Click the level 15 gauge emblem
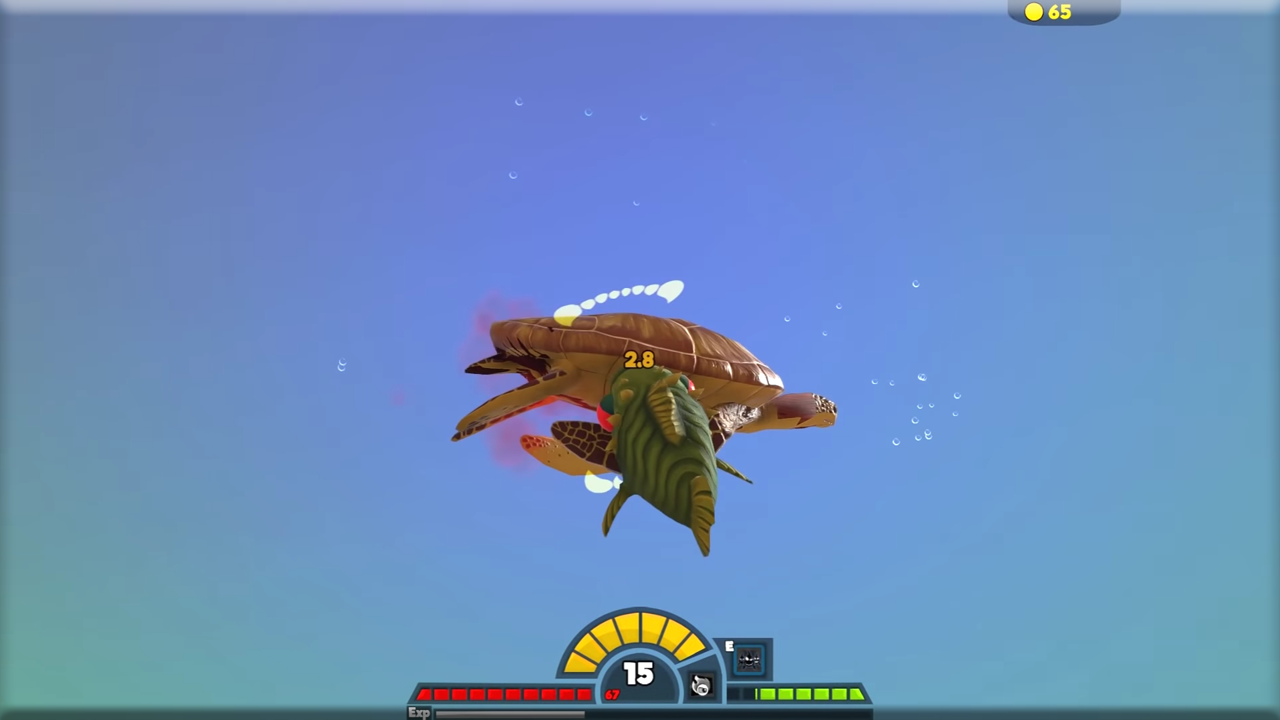Screen dimensions: 1280x720 [638, 675]
